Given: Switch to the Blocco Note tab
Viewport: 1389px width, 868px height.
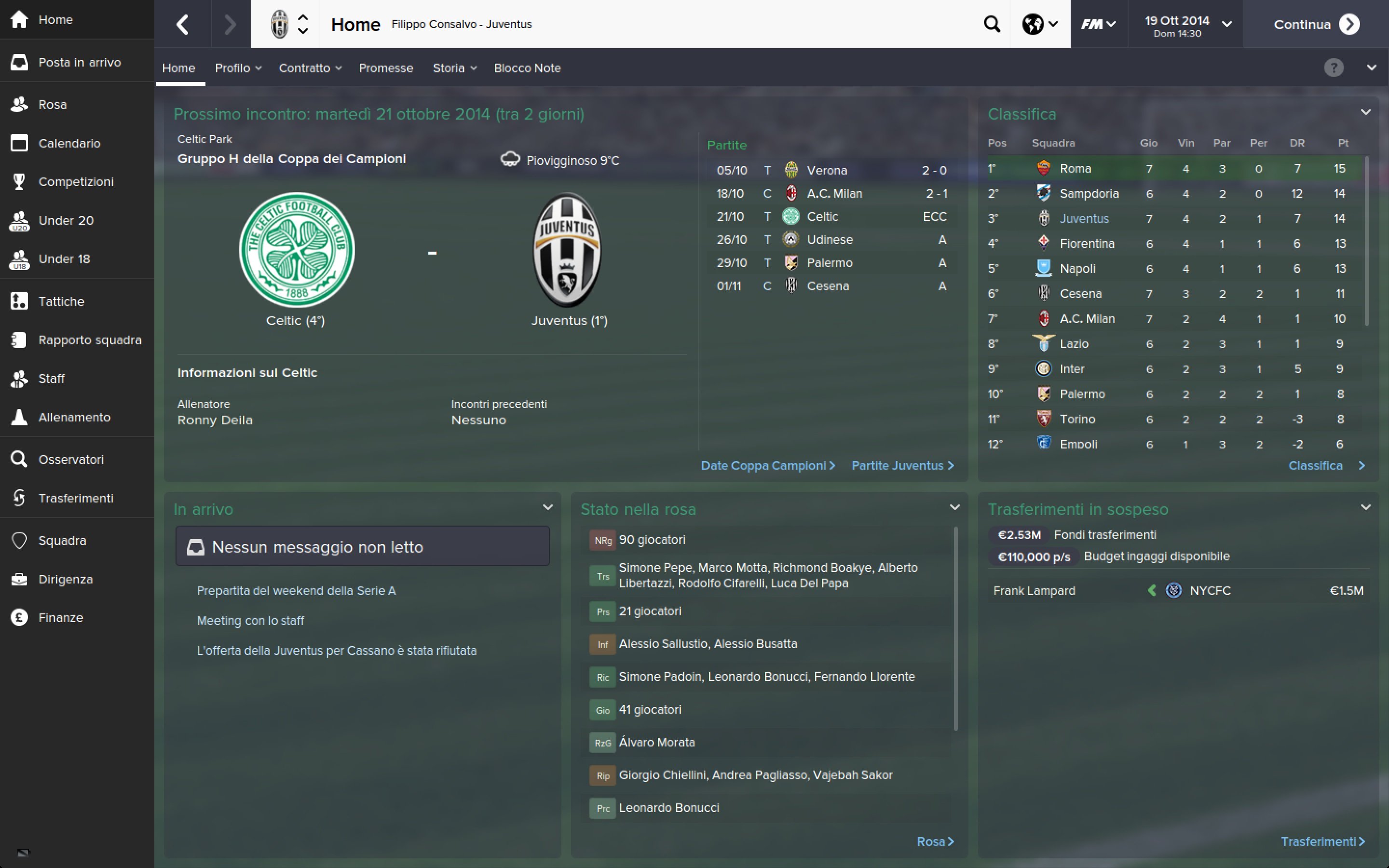Looking at the screenshot, I should pyautogui.click(x=527, y=68).
